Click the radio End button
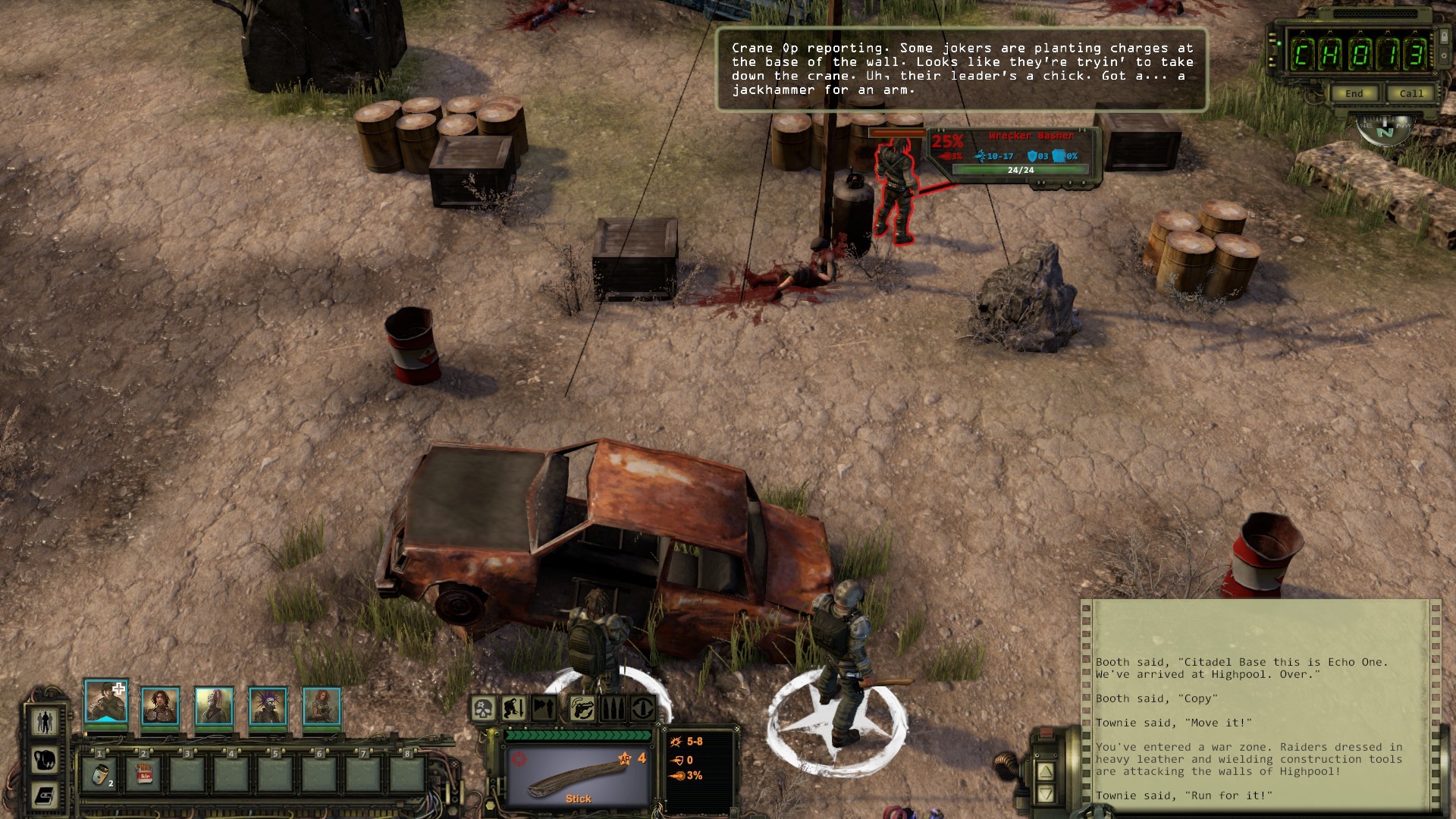Viewport: 1456px width, 819px height. [x=1354, y=93]
